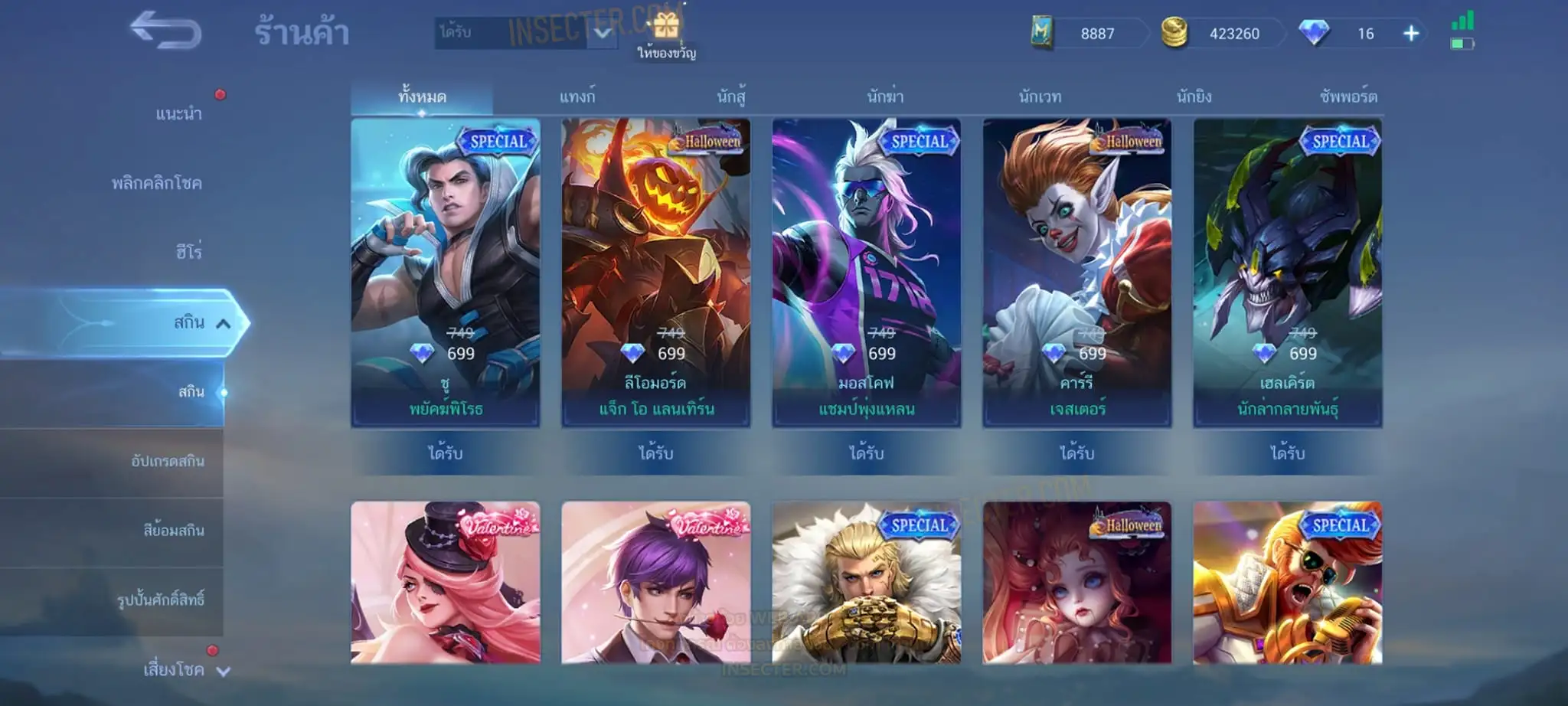The width and height of the screenshot is (1568, 706).
Task: Open the gift-giving ให้ของขวัญ icon
Action: click(666, 34)
